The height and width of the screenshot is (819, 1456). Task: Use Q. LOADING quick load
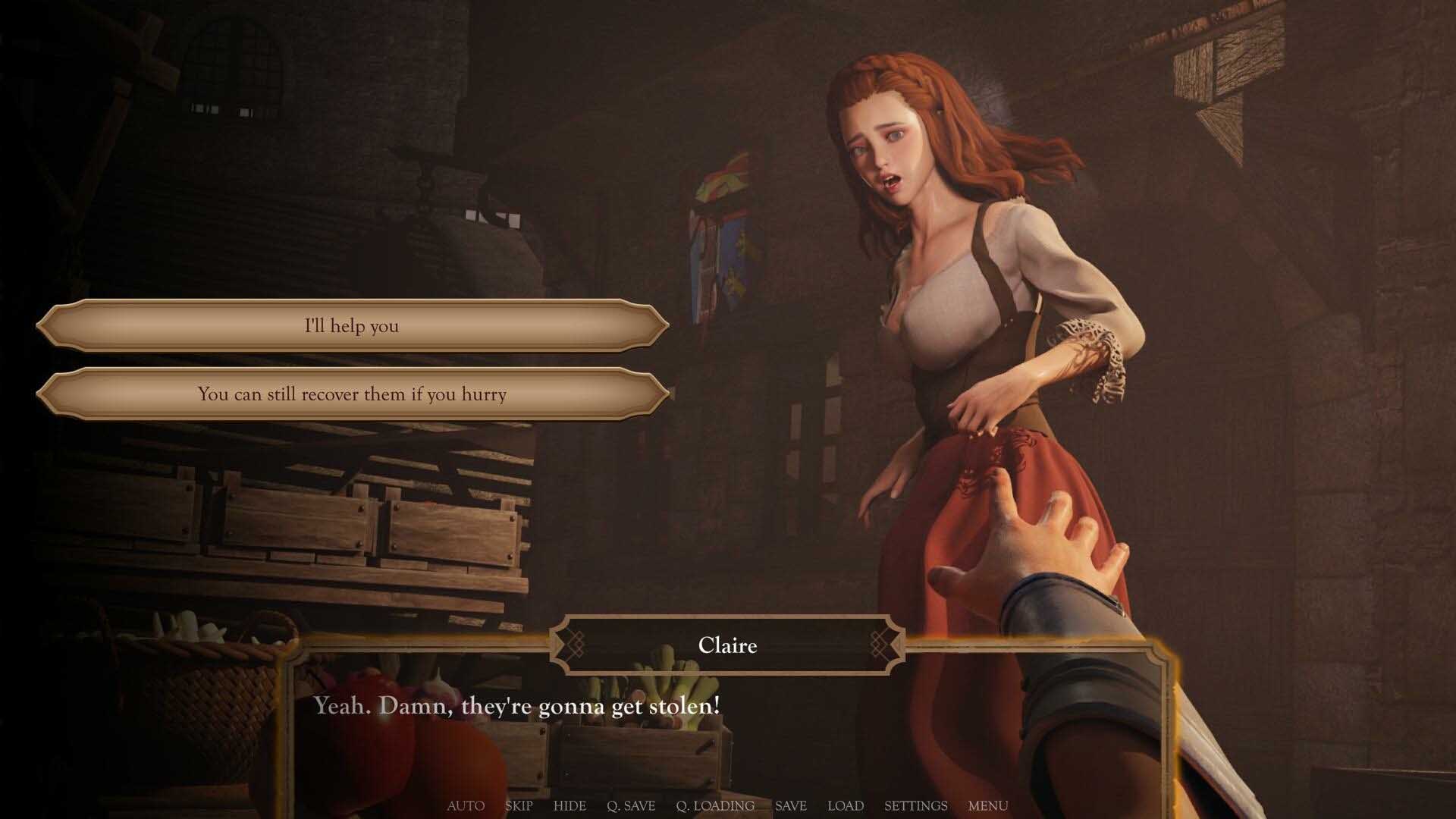pyautogui.click(x=715, y=806)
